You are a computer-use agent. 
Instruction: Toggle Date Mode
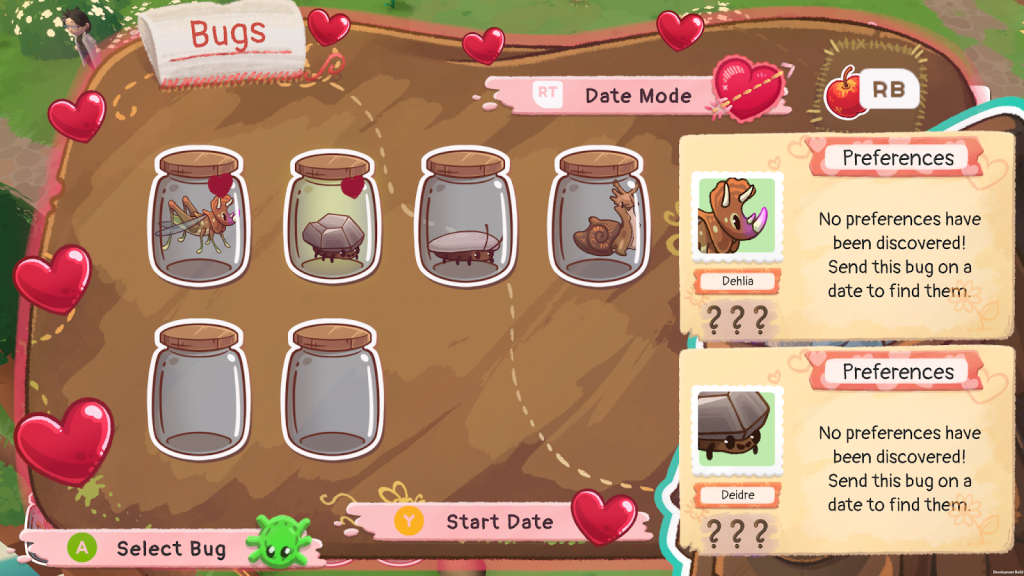coord(620,96)
